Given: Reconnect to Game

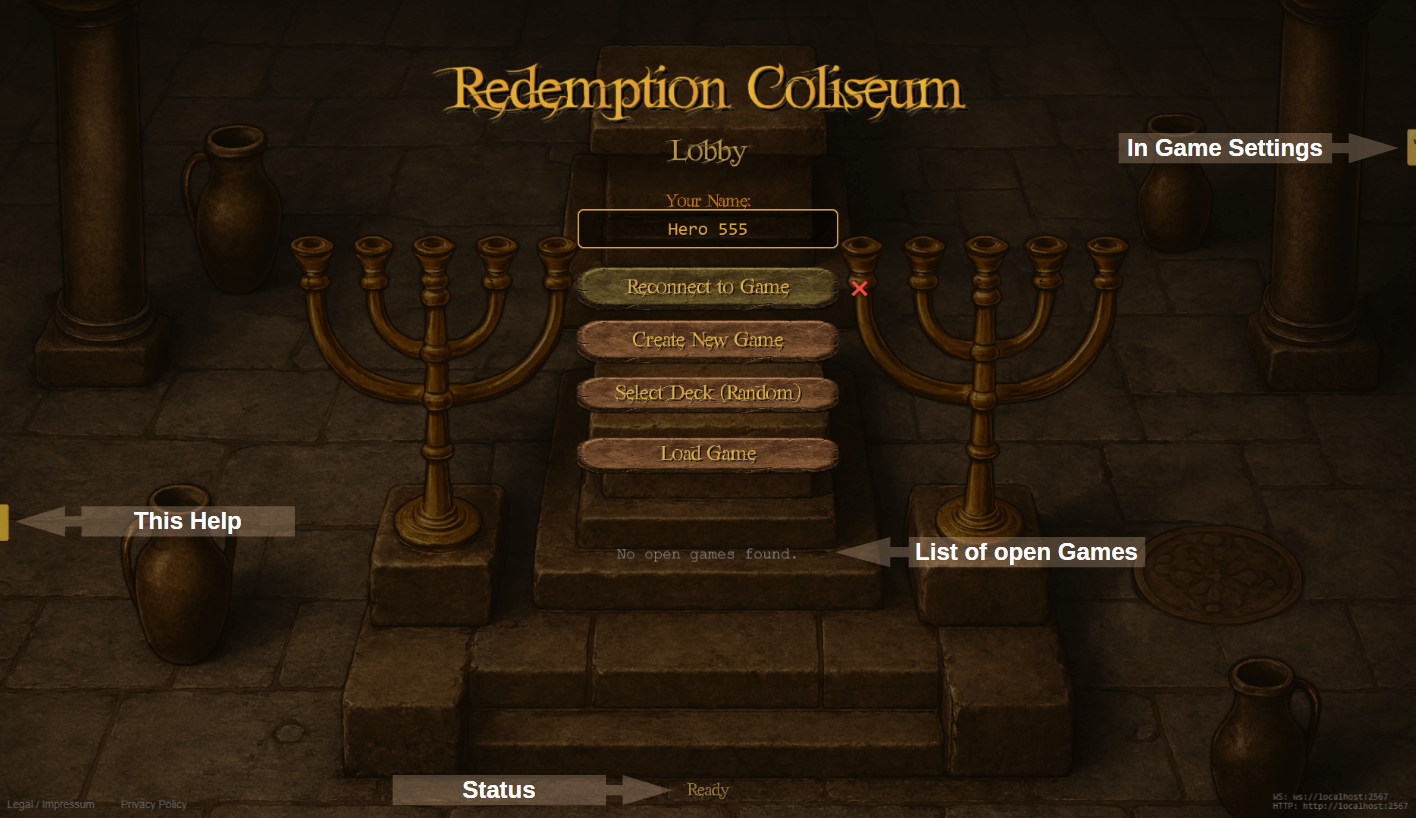Looking at the screenshot, I should coord(707,288).
